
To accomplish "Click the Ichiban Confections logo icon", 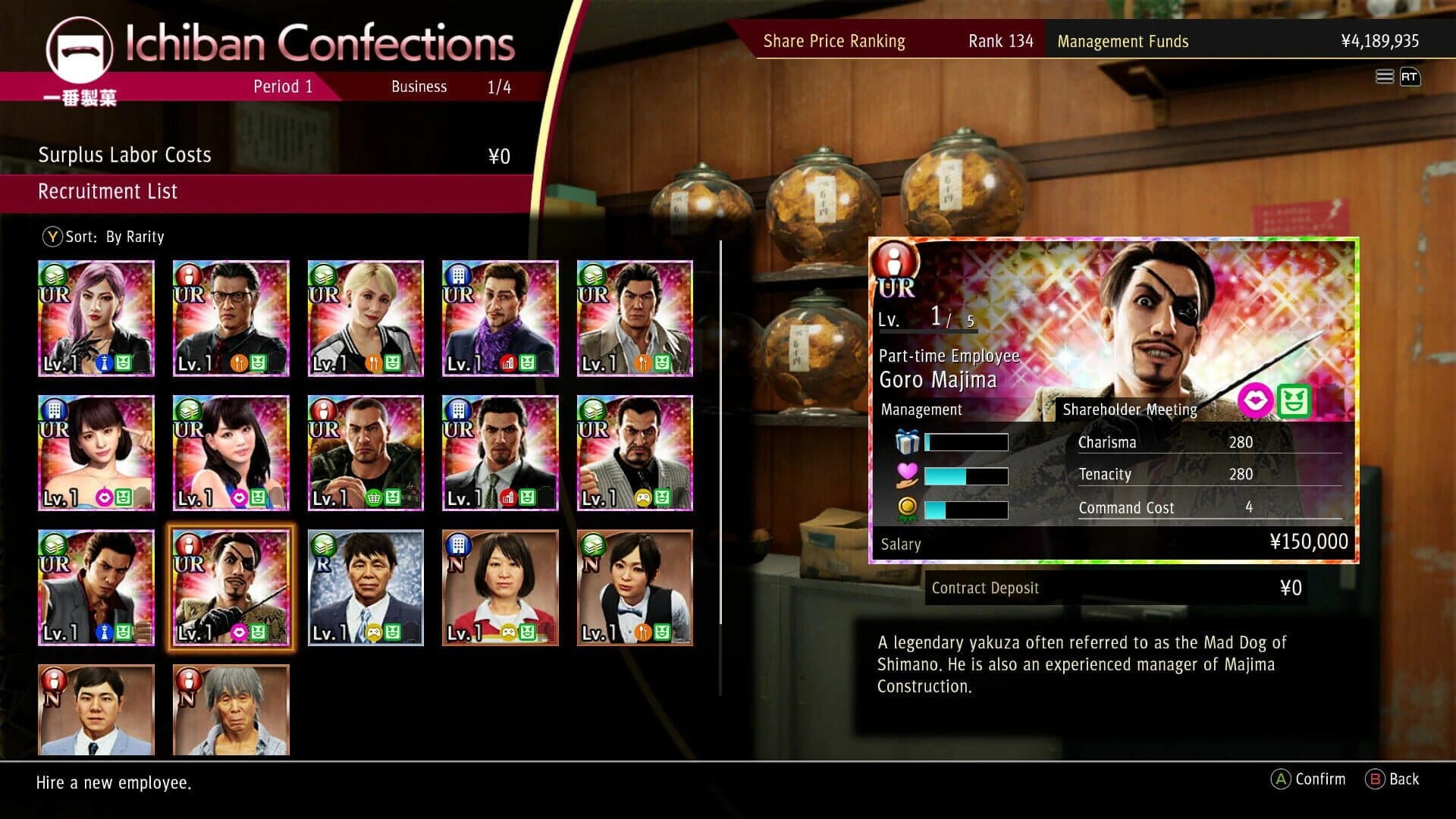I will (80, 51).
